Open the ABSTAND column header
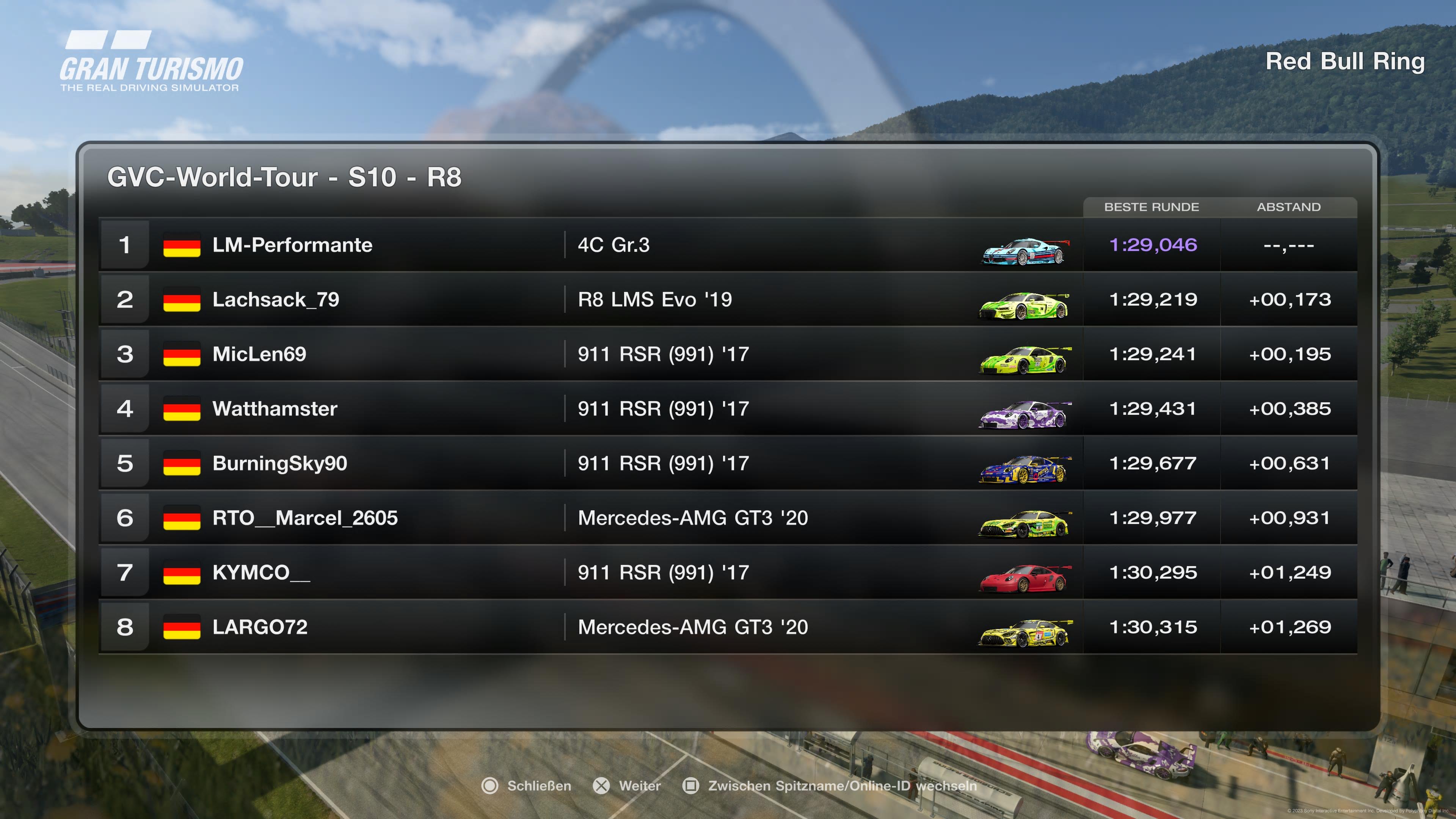The height and width of the screenshot is (819, 1456). tap(1289, 207)
